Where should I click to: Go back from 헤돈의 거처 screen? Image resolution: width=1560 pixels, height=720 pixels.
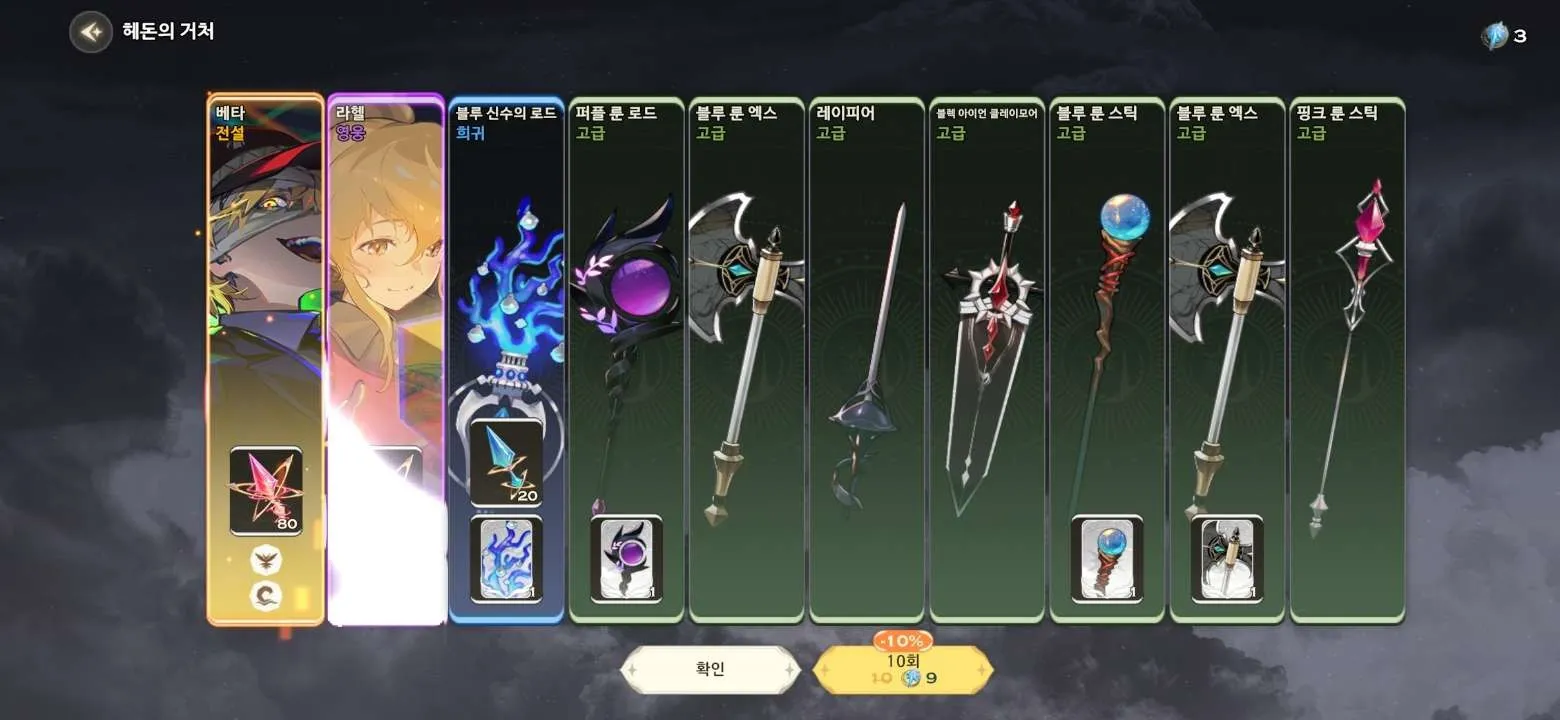[x=90, y=32]
